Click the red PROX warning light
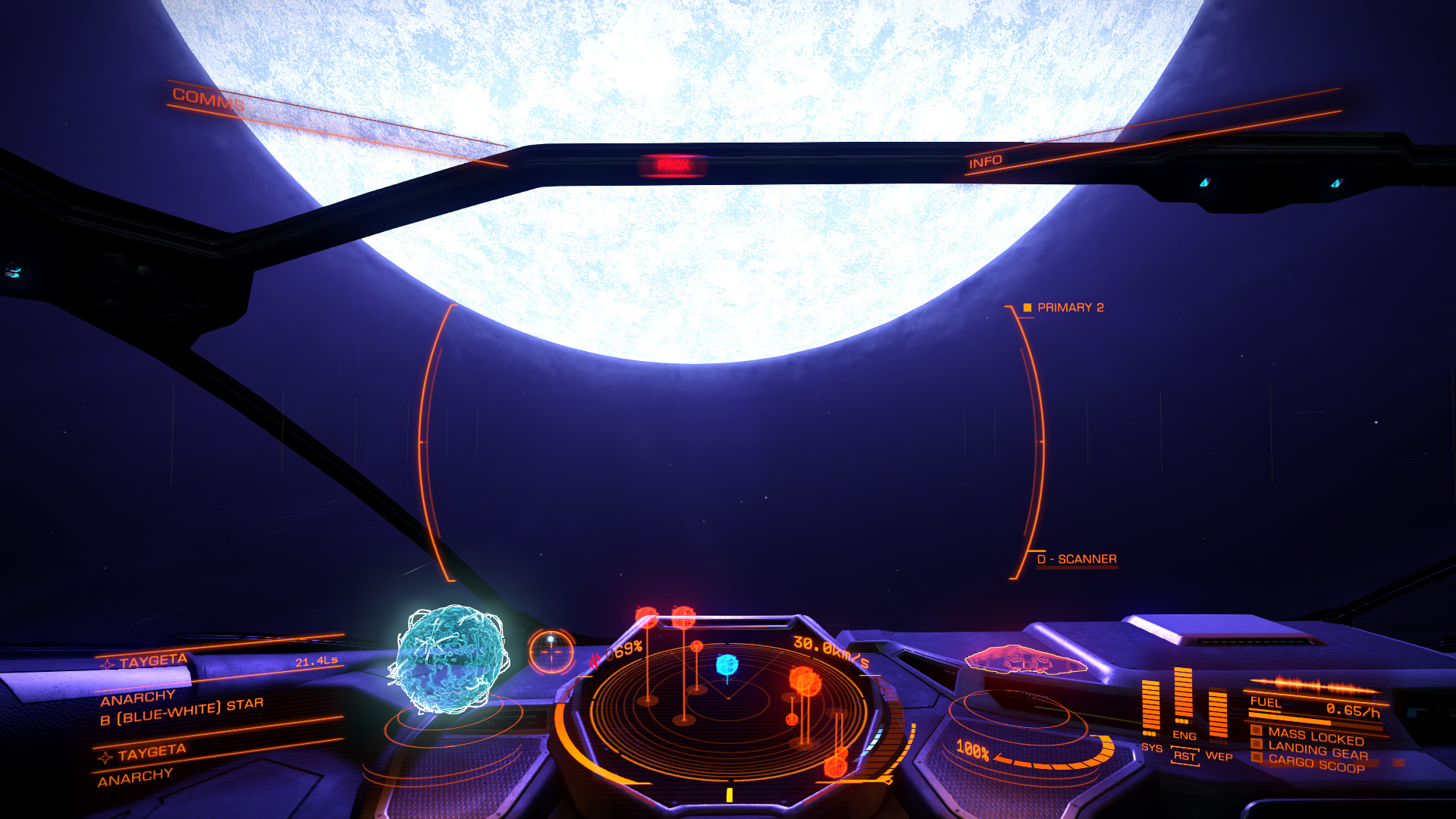 pos(673,165)
